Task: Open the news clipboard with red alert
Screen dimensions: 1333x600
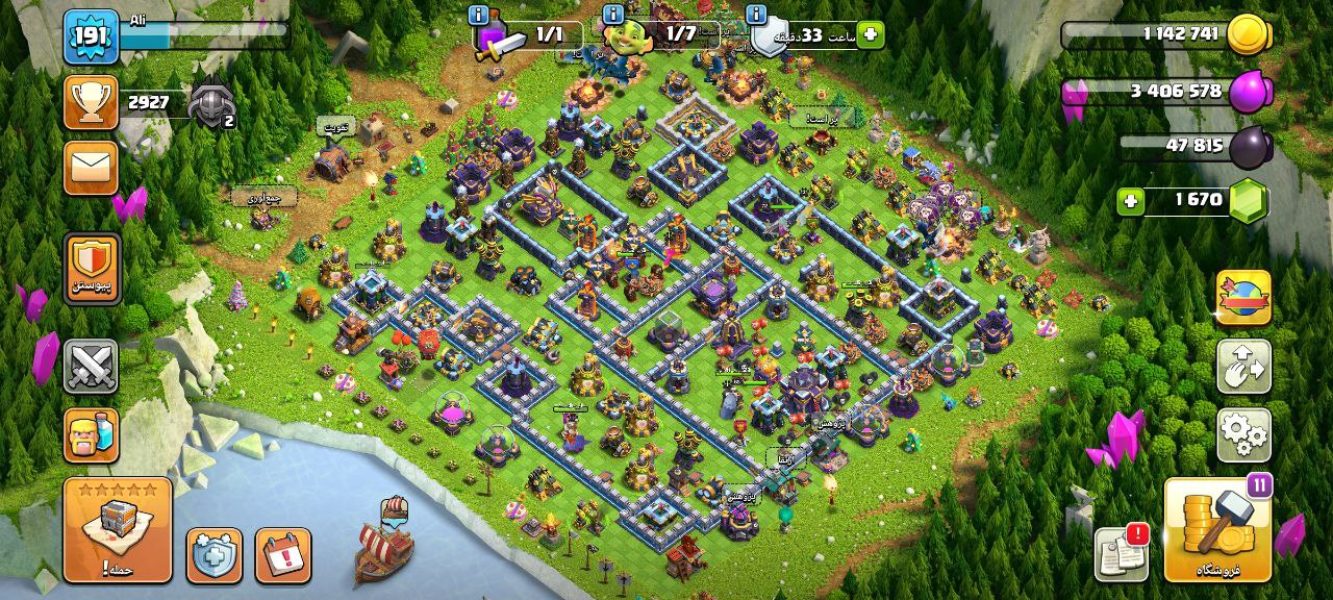Action: click(x=1121, y=553)
